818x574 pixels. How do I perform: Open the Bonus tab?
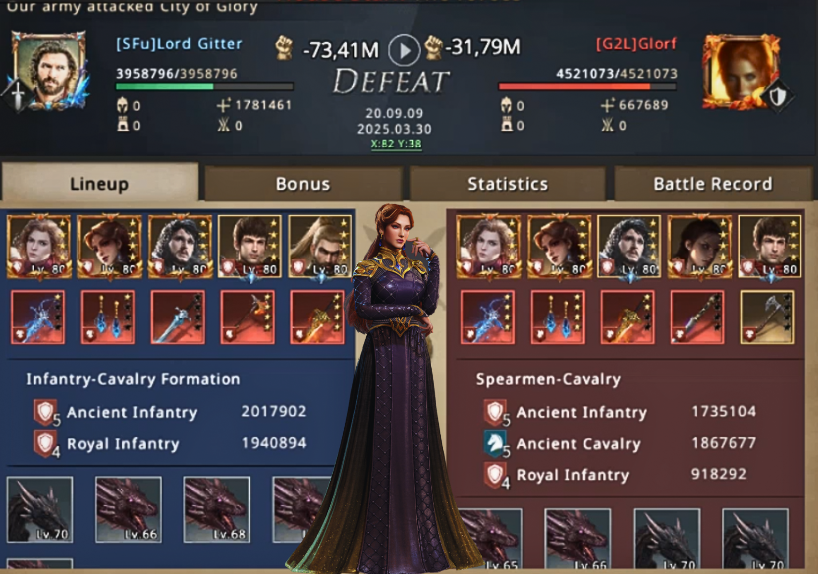tap(303, 184)
